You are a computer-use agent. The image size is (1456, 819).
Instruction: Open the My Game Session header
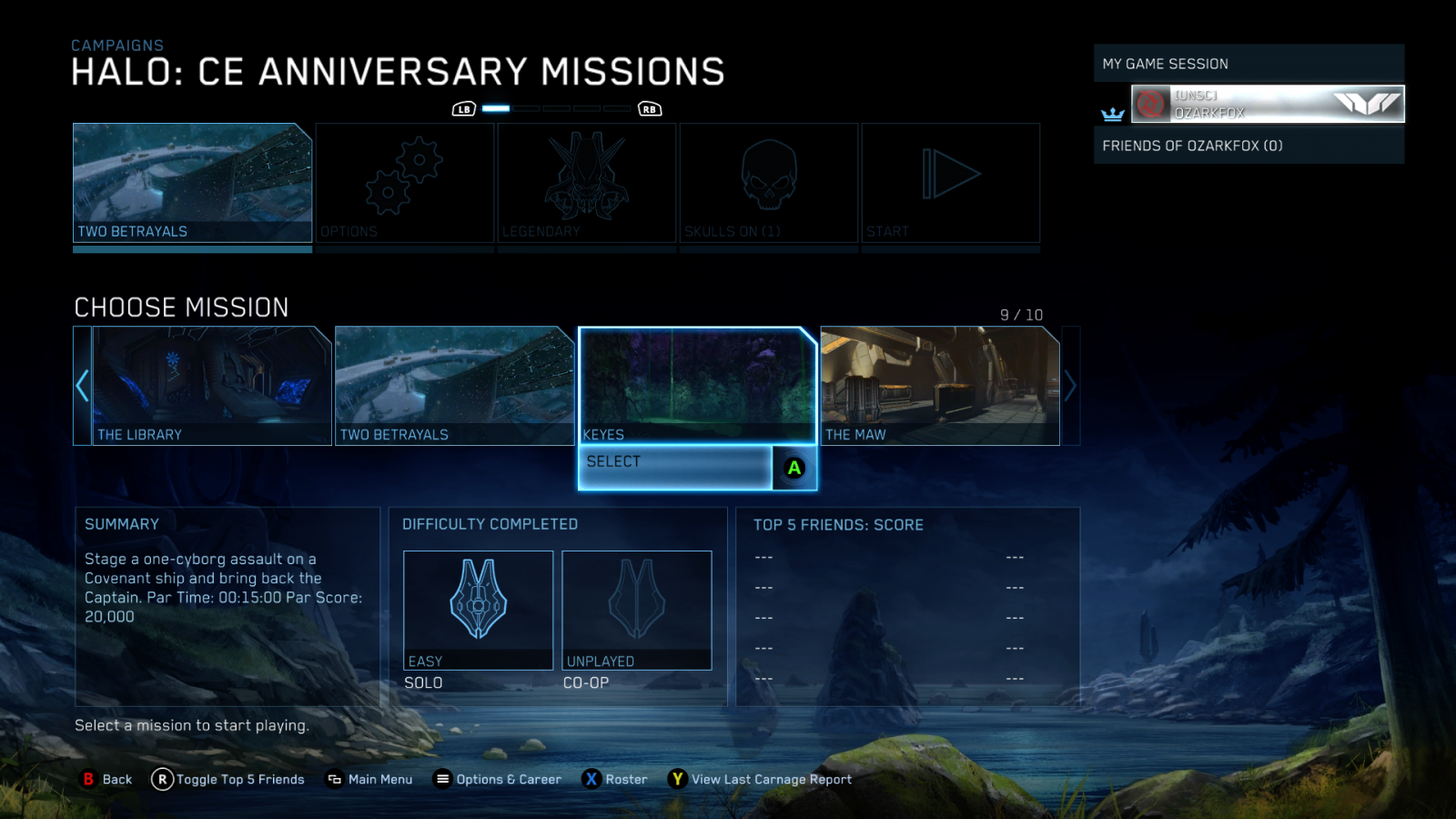pyautogui.click(x=1249, y=64)
